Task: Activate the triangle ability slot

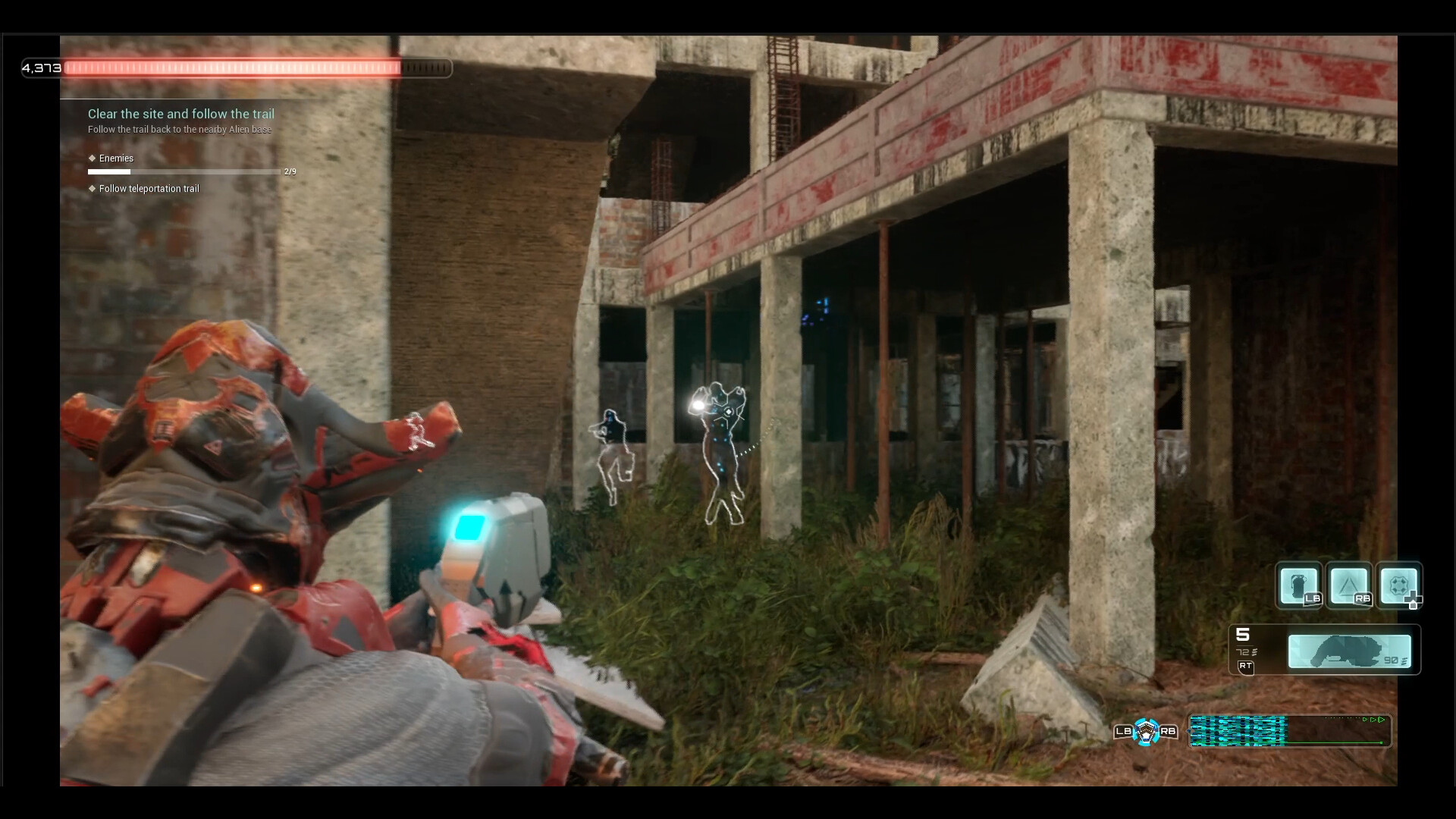Action: coord(1348,585)
